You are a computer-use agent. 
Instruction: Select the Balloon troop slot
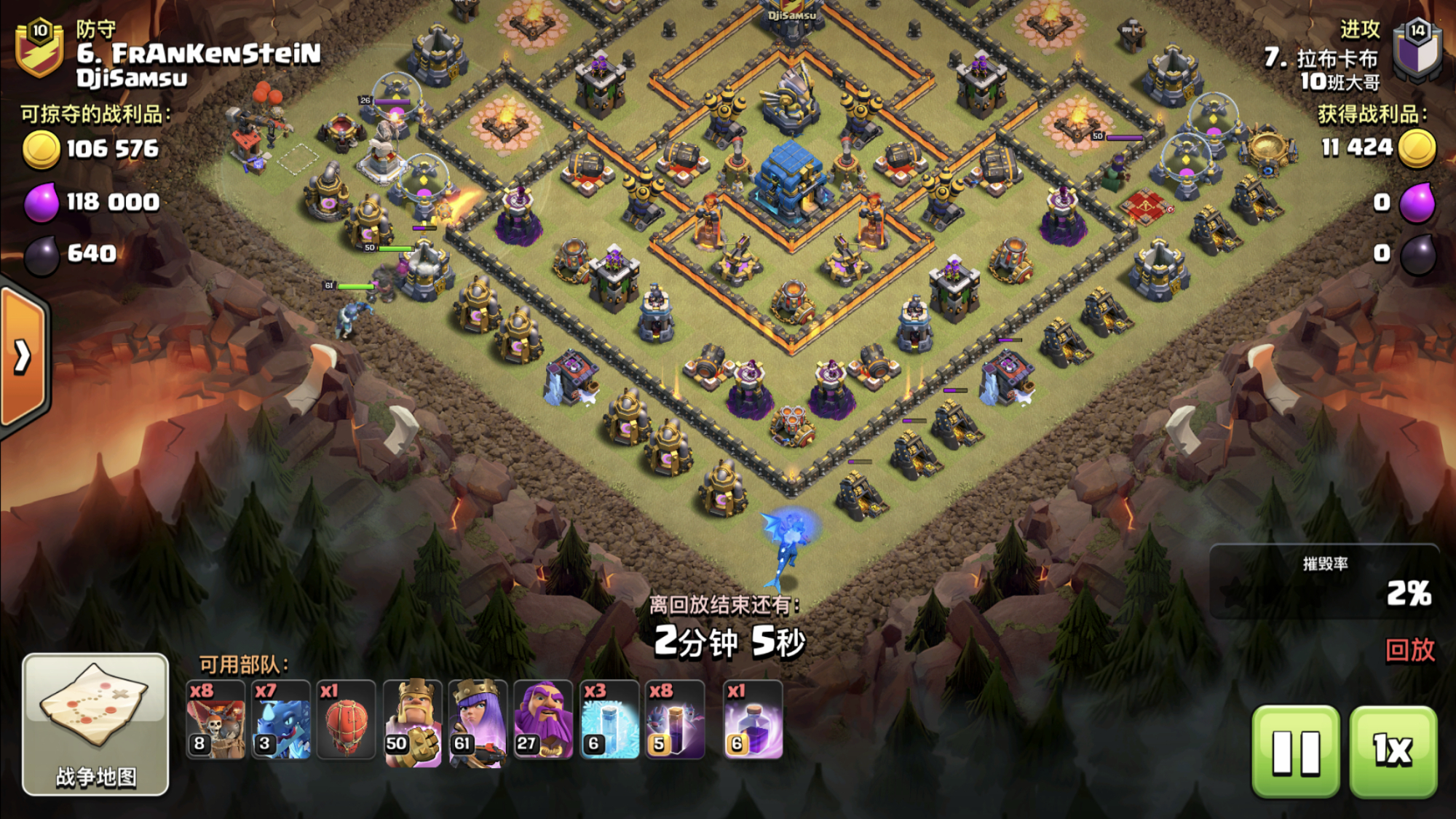coord(215,720)
